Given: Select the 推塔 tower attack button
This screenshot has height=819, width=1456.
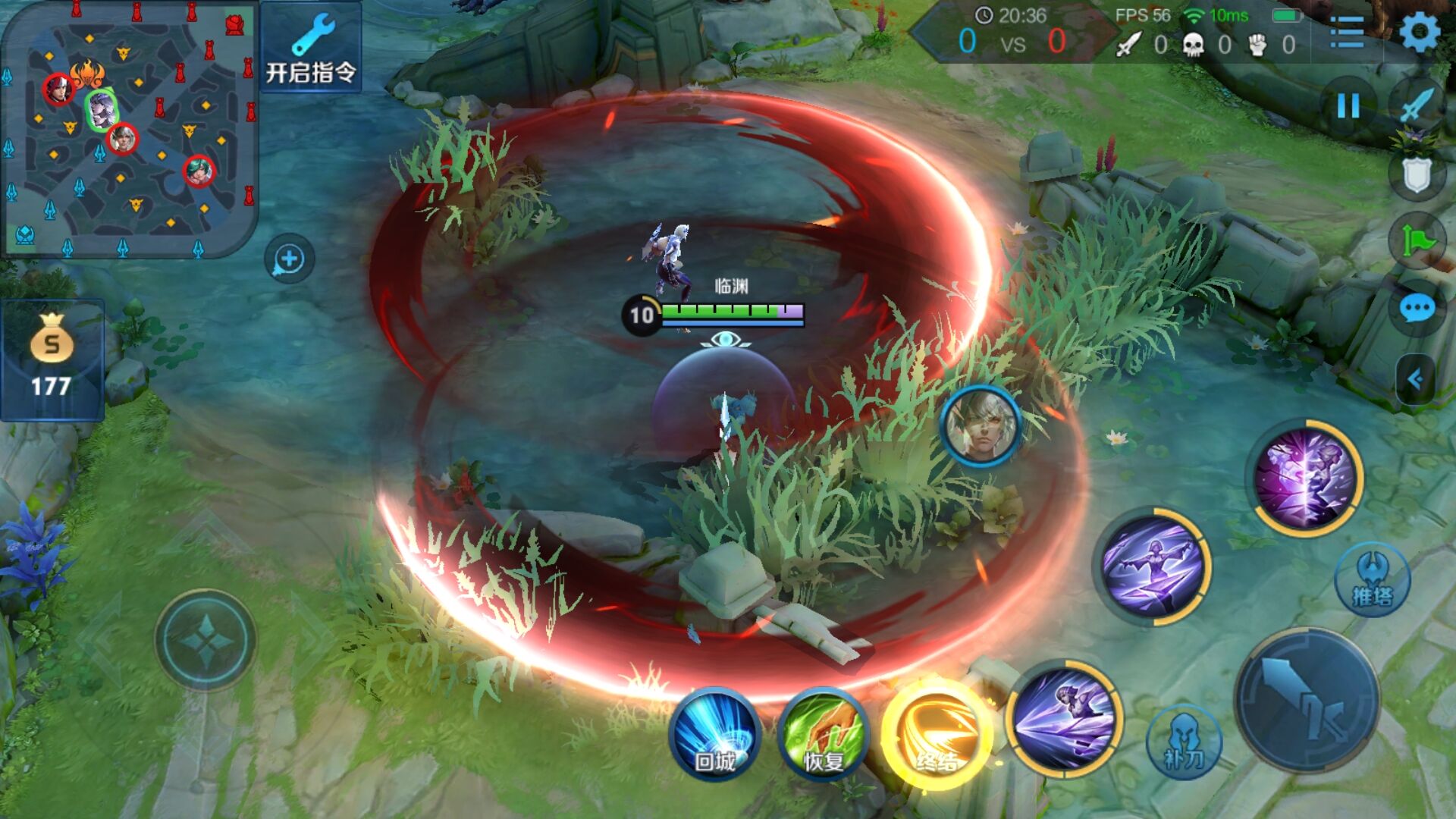Looking at the screenshot, I should 1373,580.
